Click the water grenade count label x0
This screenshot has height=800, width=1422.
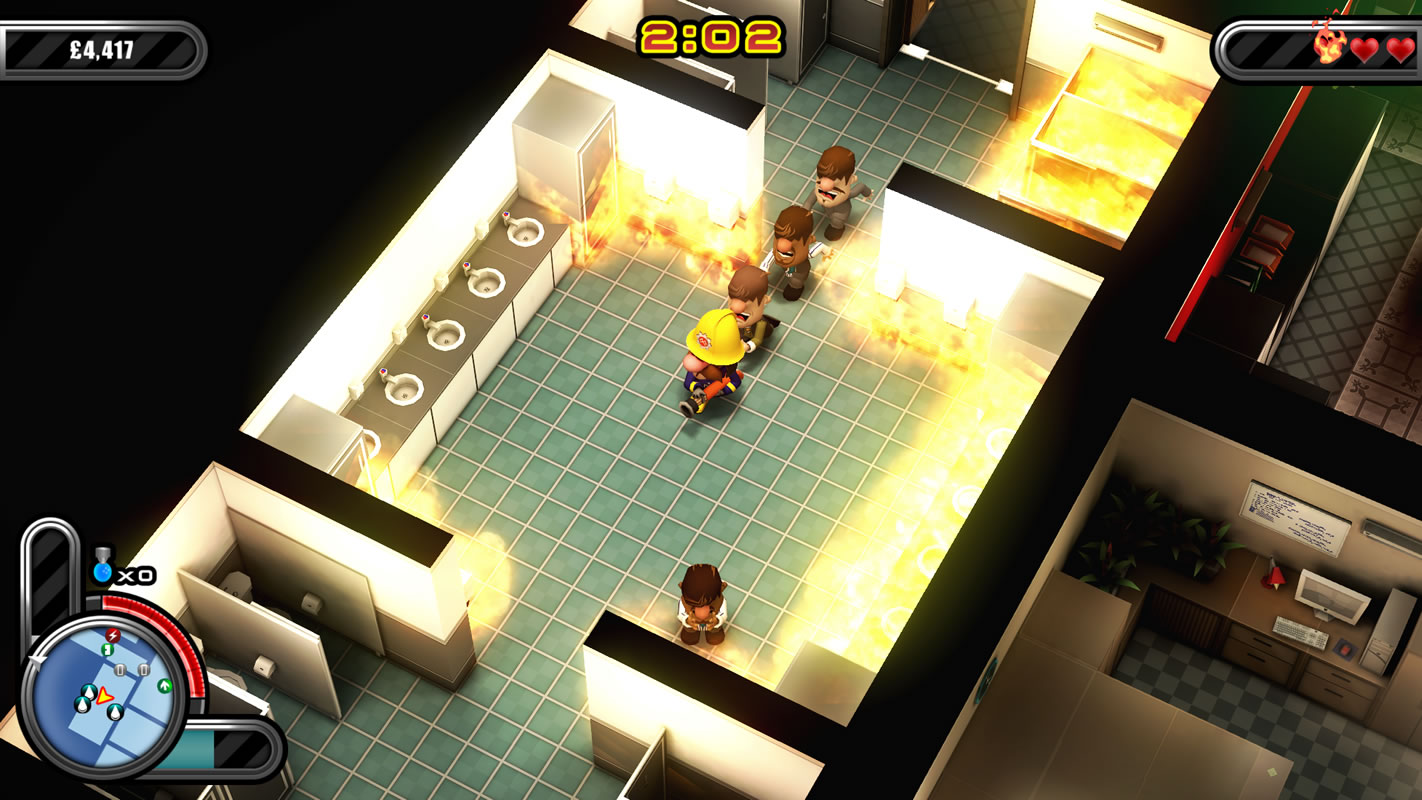(136, 575)
